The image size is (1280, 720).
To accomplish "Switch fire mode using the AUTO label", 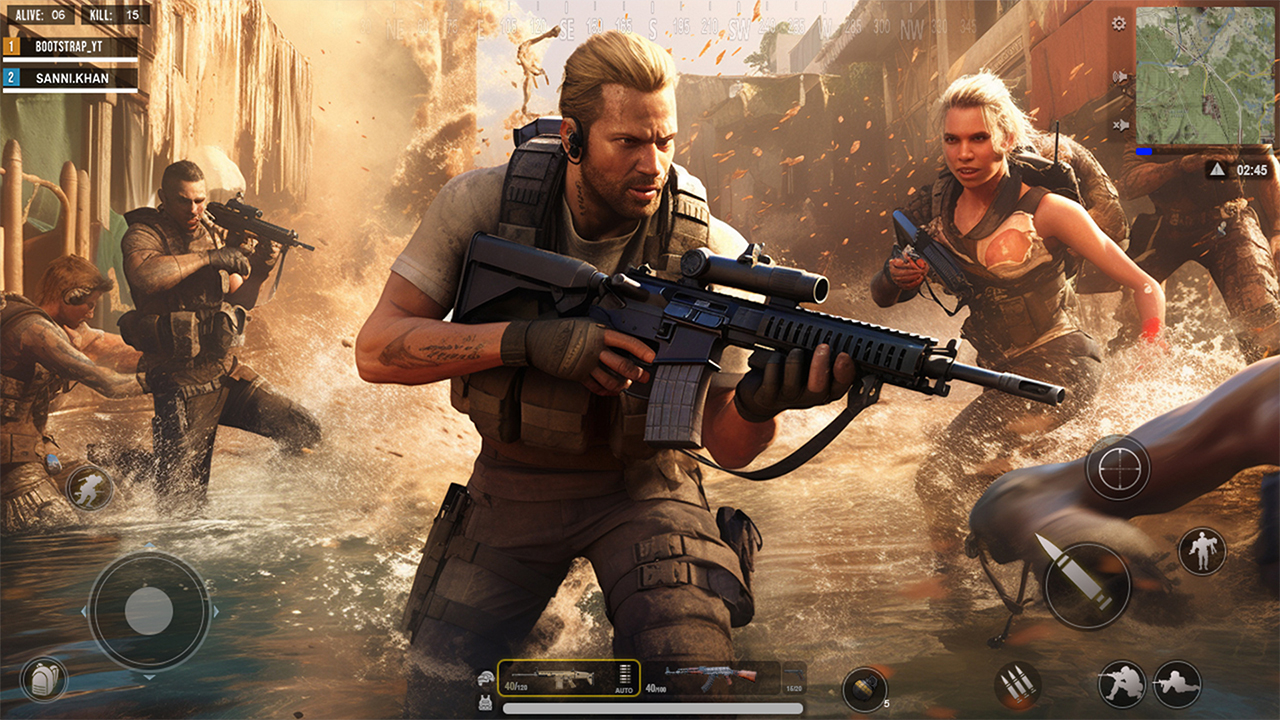I will click(623, 690).
